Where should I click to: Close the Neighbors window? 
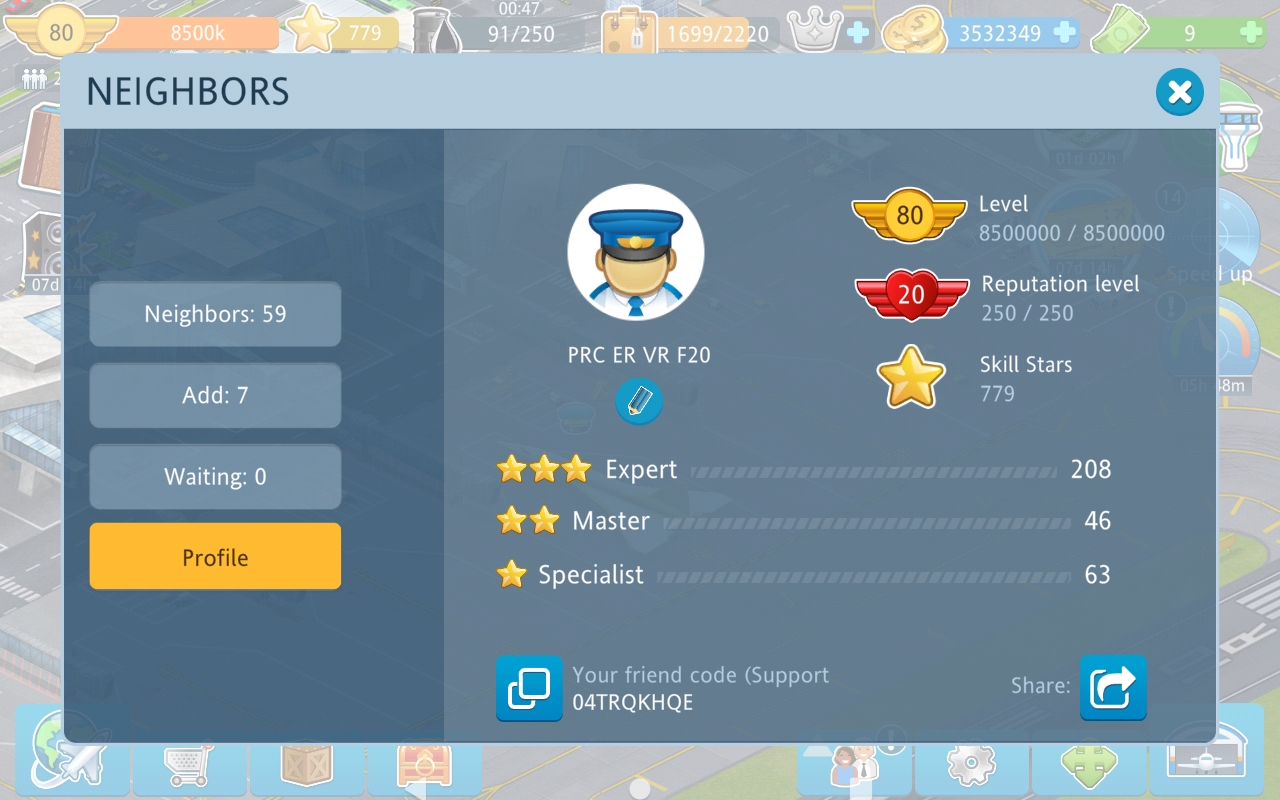1179,93
